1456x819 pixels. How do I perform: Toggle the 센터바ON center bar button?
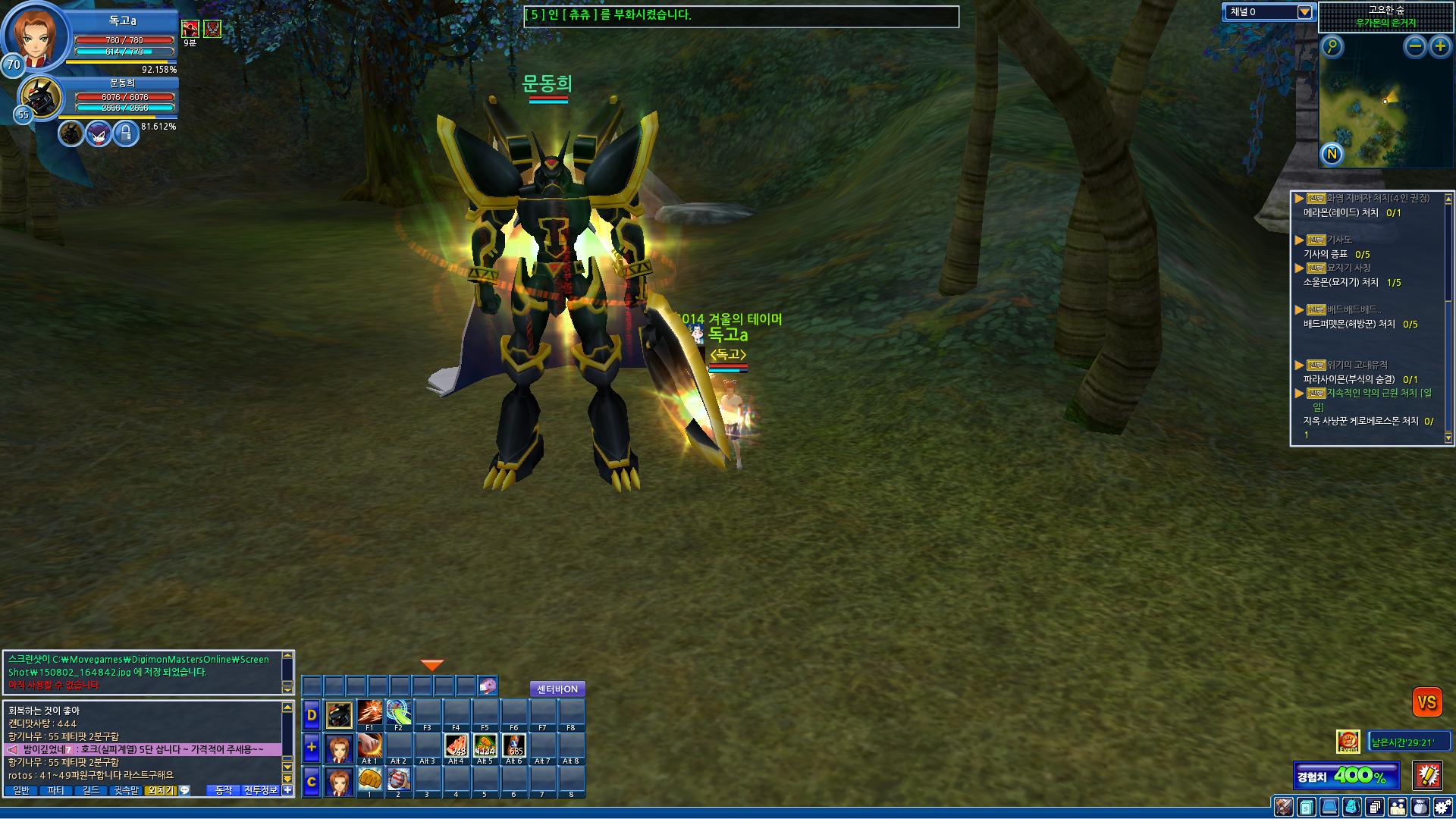click(x=557, y=689)
